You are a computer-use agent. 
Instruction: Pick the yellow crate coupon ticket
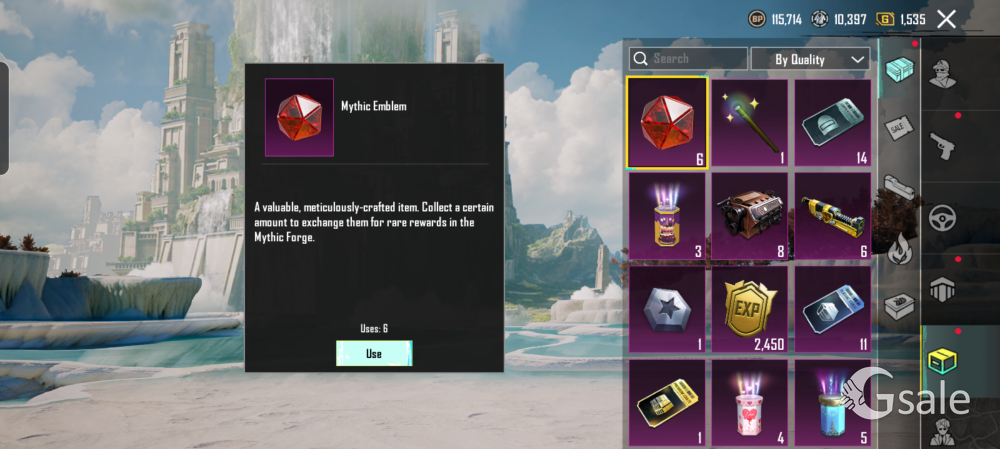pos(667,402)
